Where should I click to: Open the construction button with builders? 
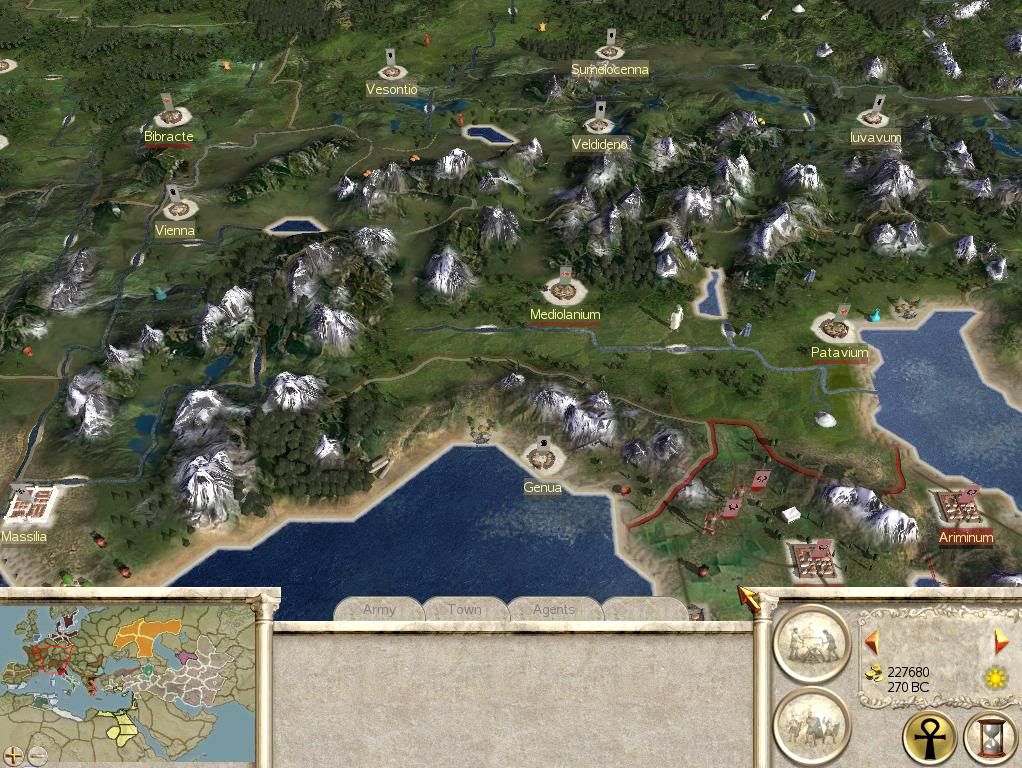tap(811, 643)
